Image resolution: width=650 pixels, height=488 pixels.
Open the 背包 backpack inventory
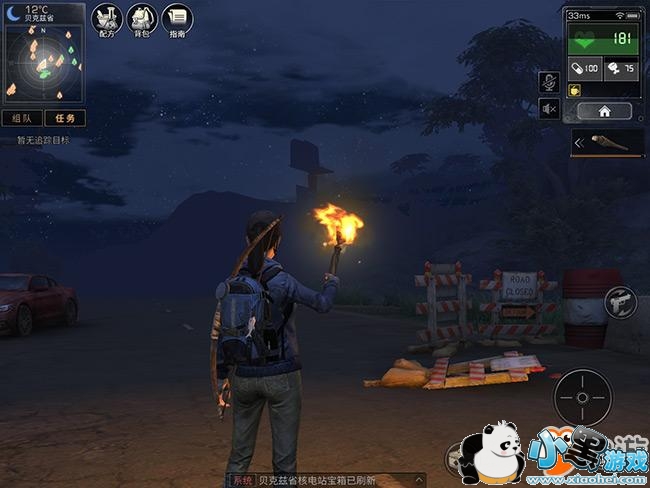click(141, 18)
